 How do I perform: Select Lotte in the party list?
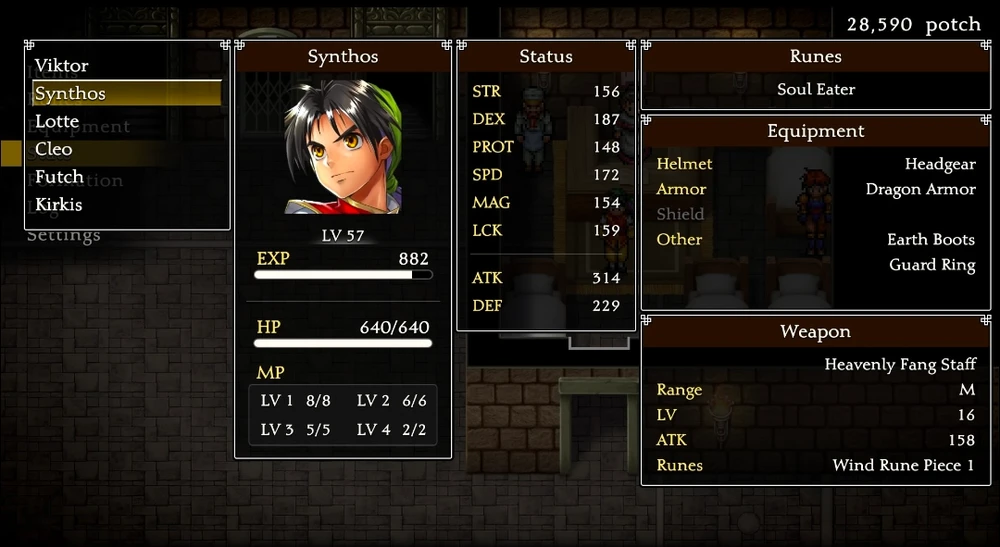[x=57, y=121]
